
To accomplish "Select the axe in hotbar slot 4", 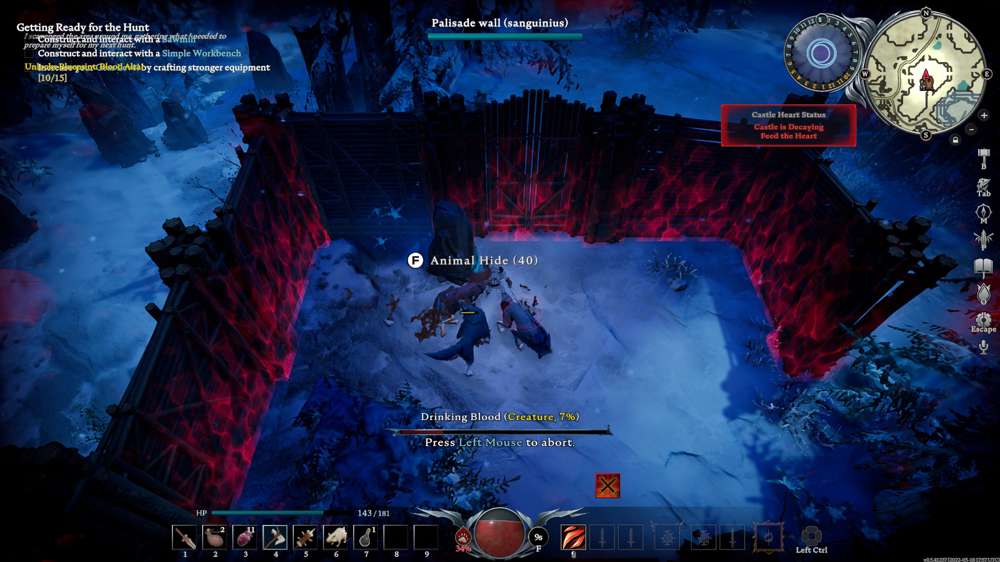I will click(275, 538).
